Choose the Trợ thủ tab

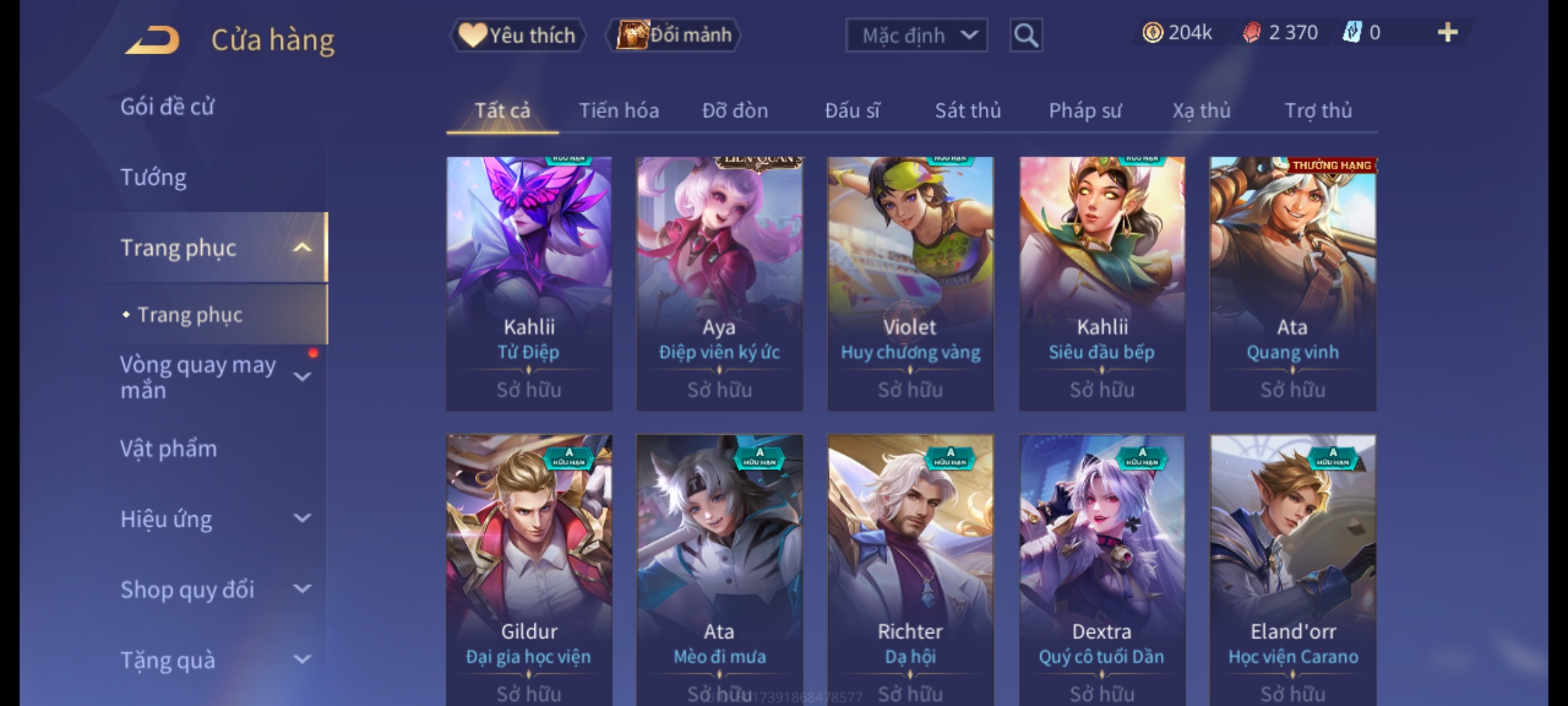click(x=1318, y=110)
